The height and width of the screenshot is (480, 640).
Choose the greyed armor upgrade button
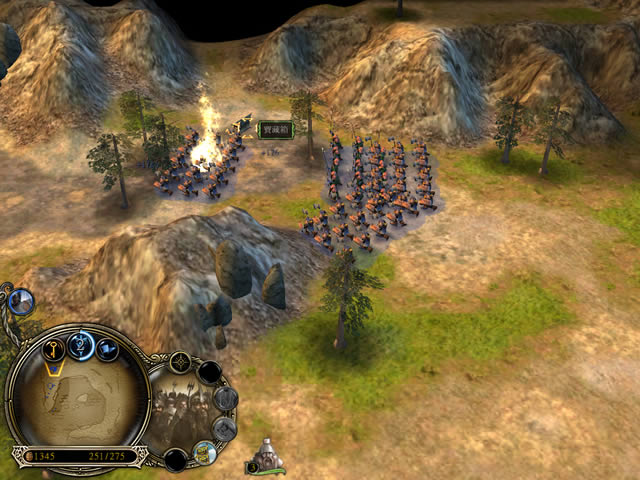[225, 398]
